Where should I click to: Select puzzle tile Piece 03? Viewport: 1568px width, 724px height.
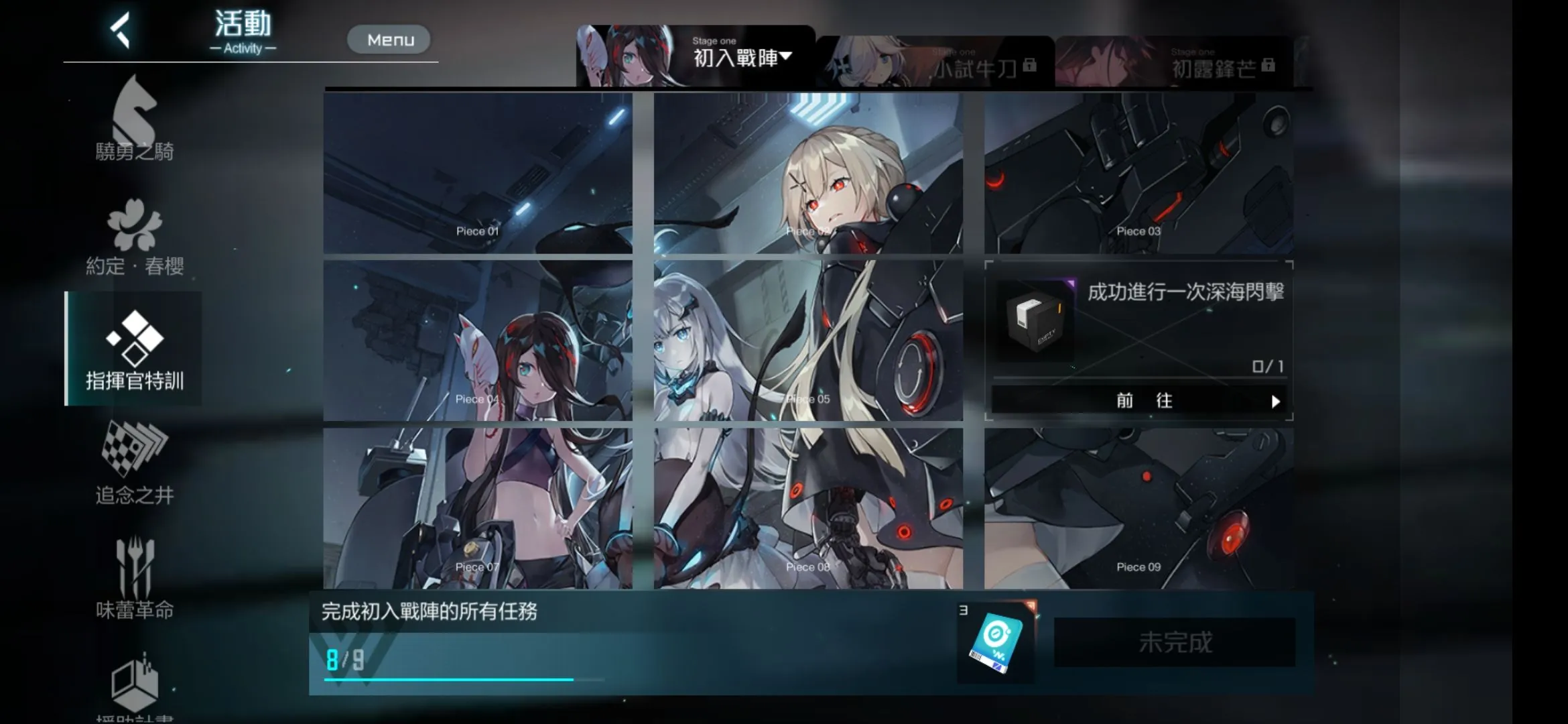1138,173
